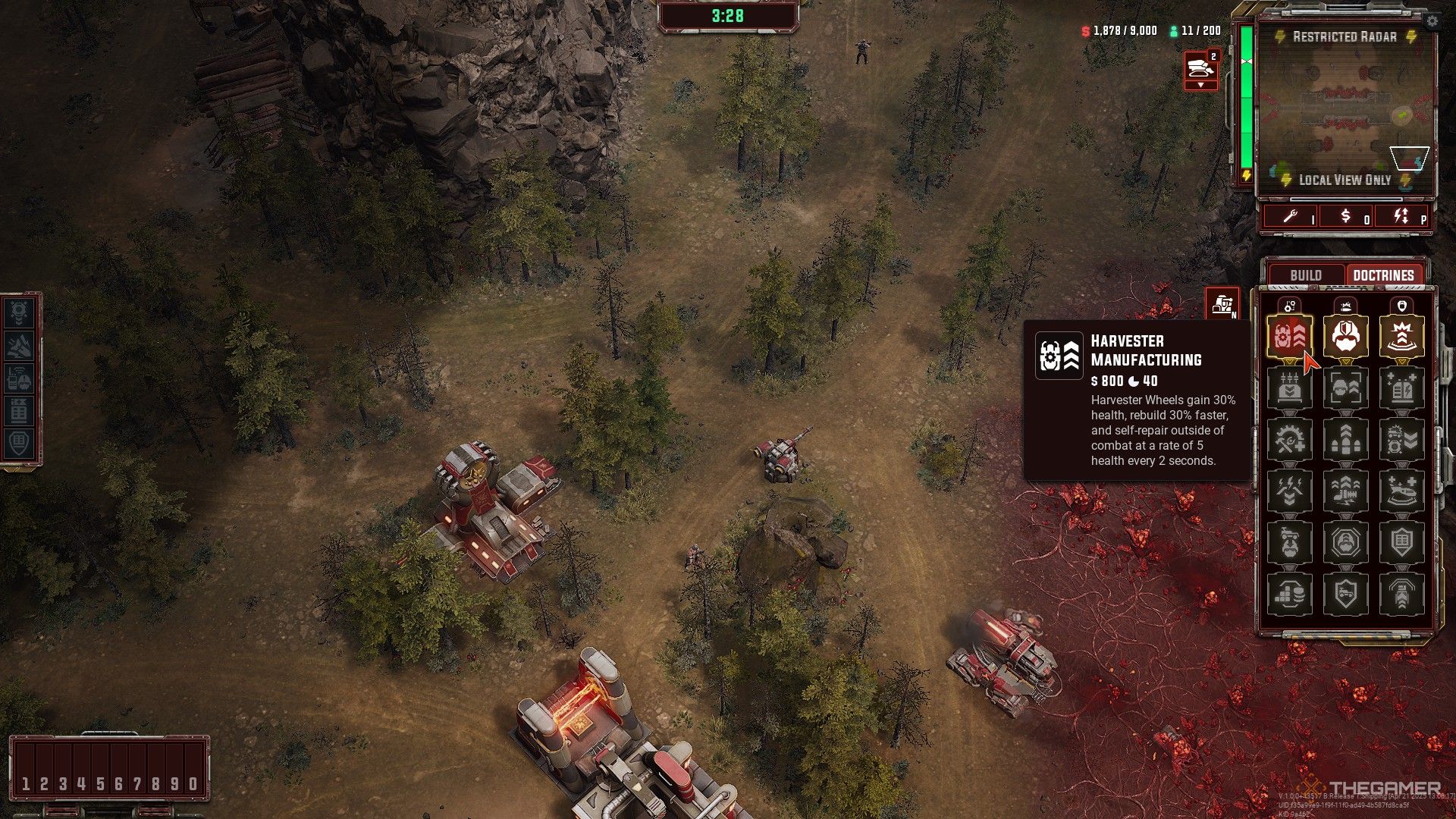Open the Doctrines tab

point(1383,275)
